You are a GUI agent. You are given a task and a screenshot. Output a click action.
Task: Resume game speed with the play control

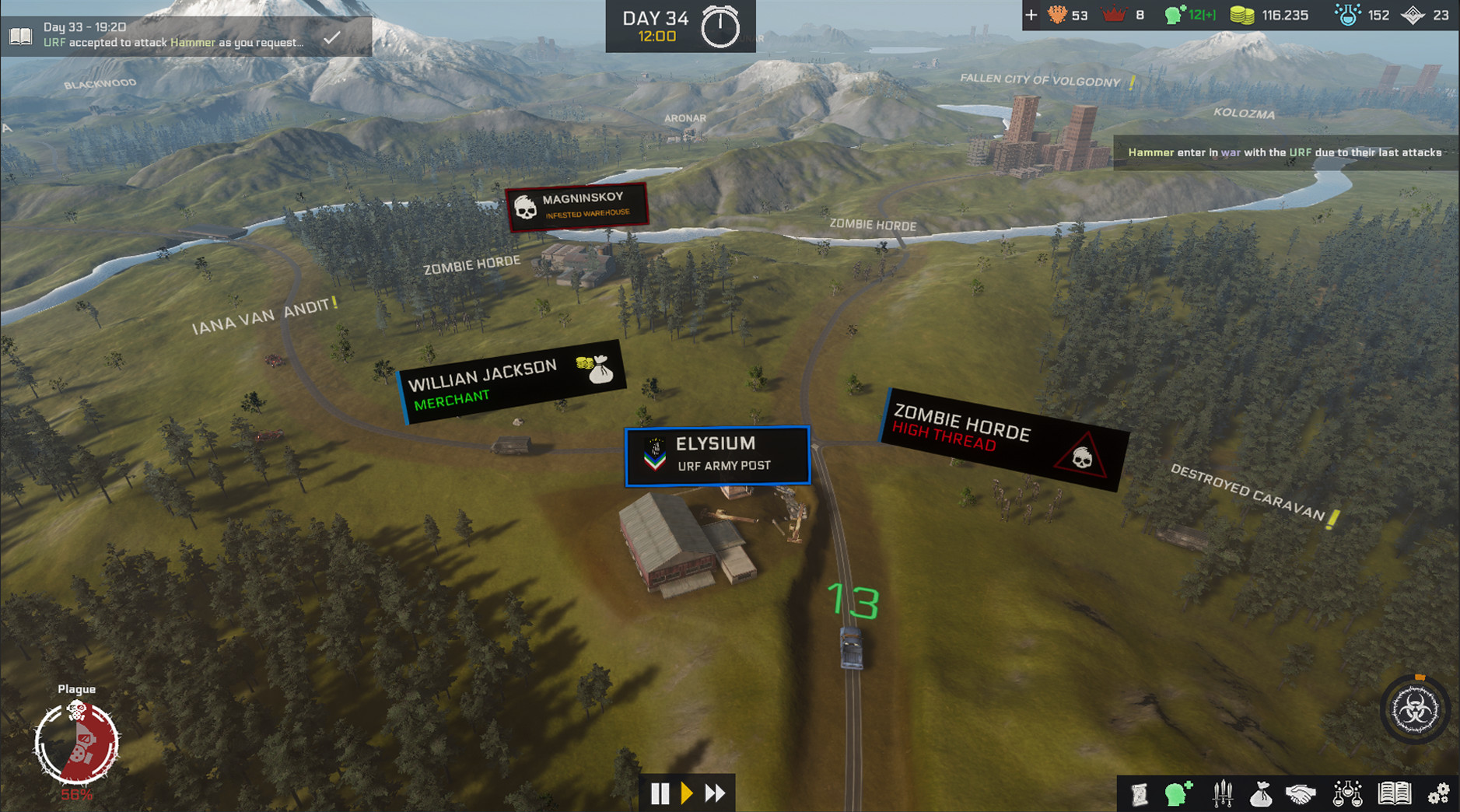[x=687, y=793]
